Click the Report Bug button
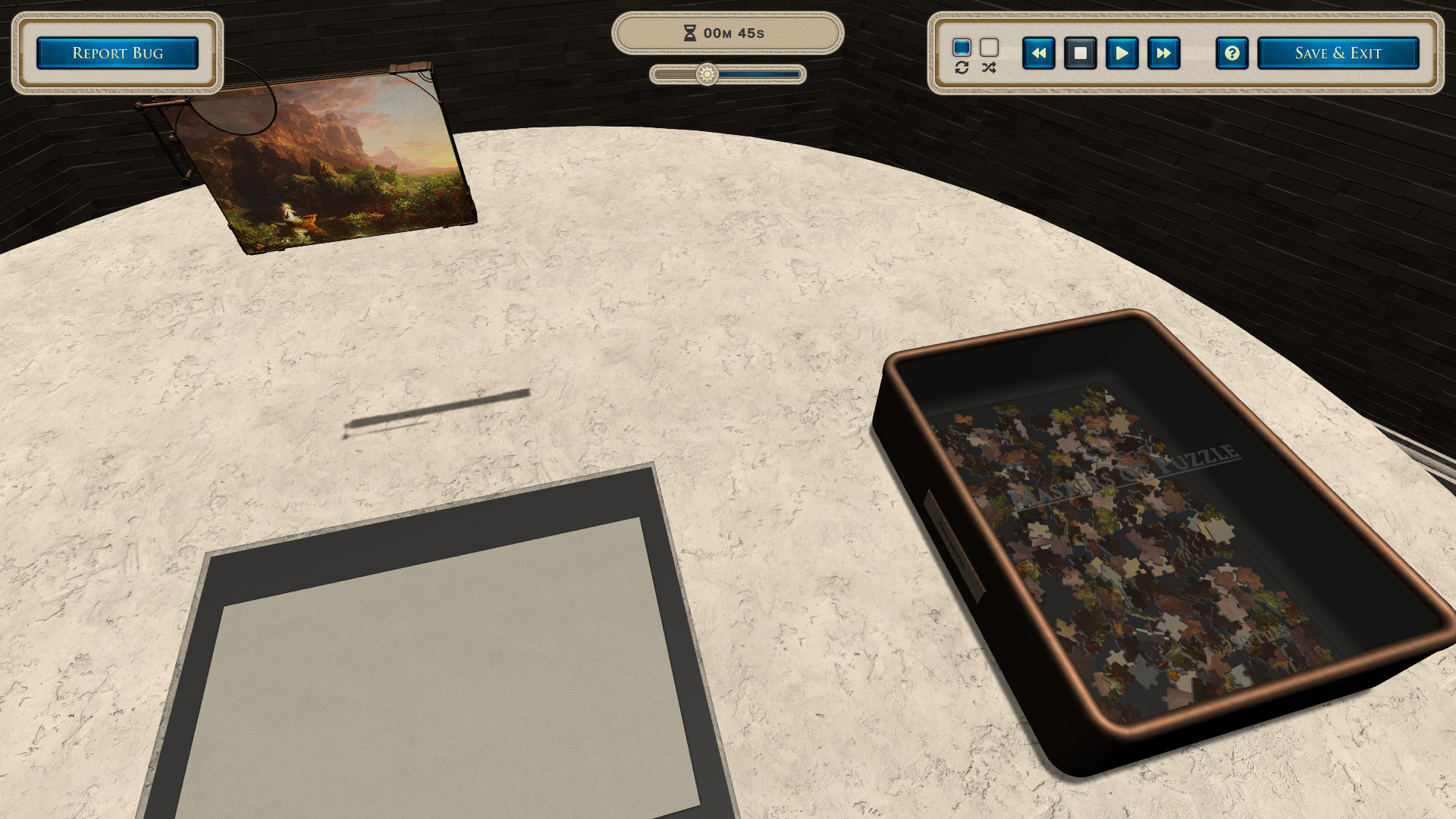Viewport: 1456px width, 819px height. (118, 52)
